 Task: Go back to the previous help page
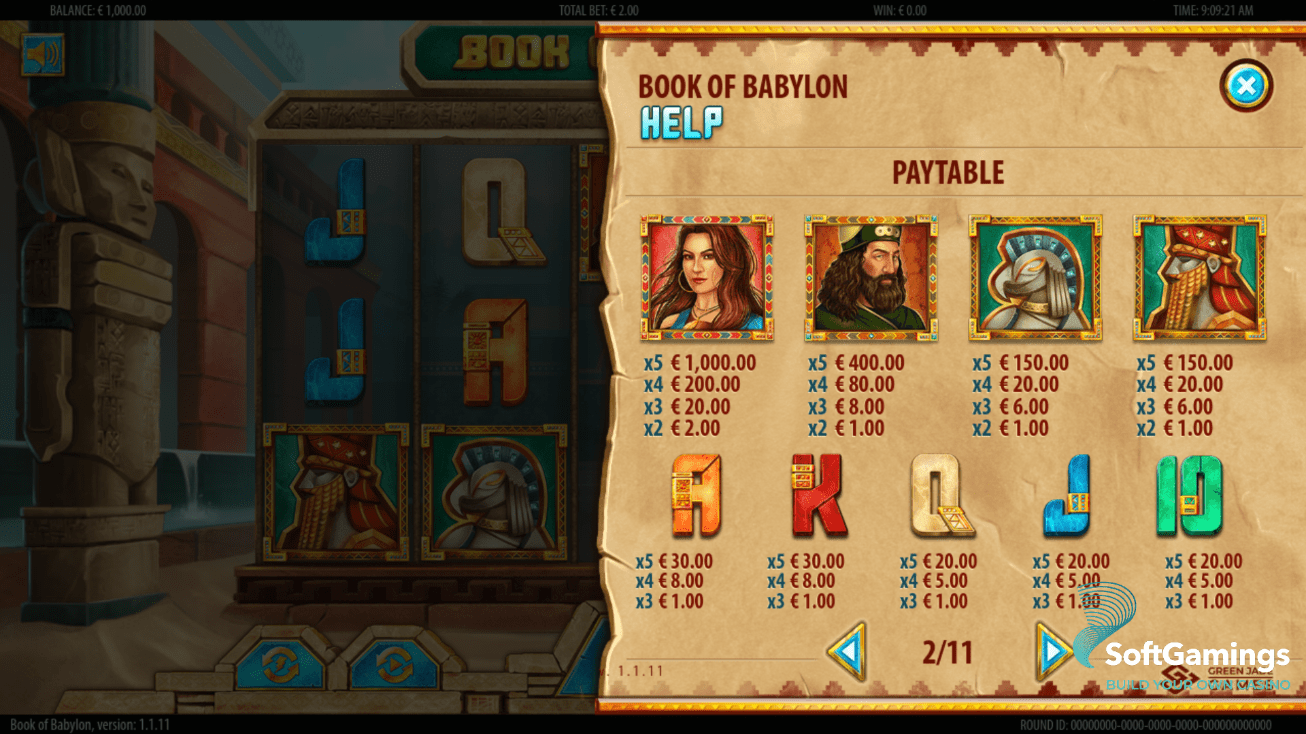(847, 652)
